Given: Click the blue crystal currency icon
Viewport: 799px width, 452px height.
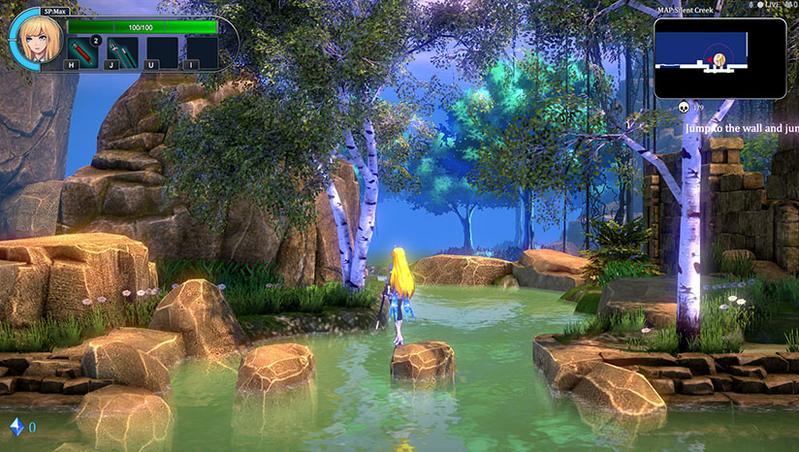Looking at the screenshot, I should [16, 427].
